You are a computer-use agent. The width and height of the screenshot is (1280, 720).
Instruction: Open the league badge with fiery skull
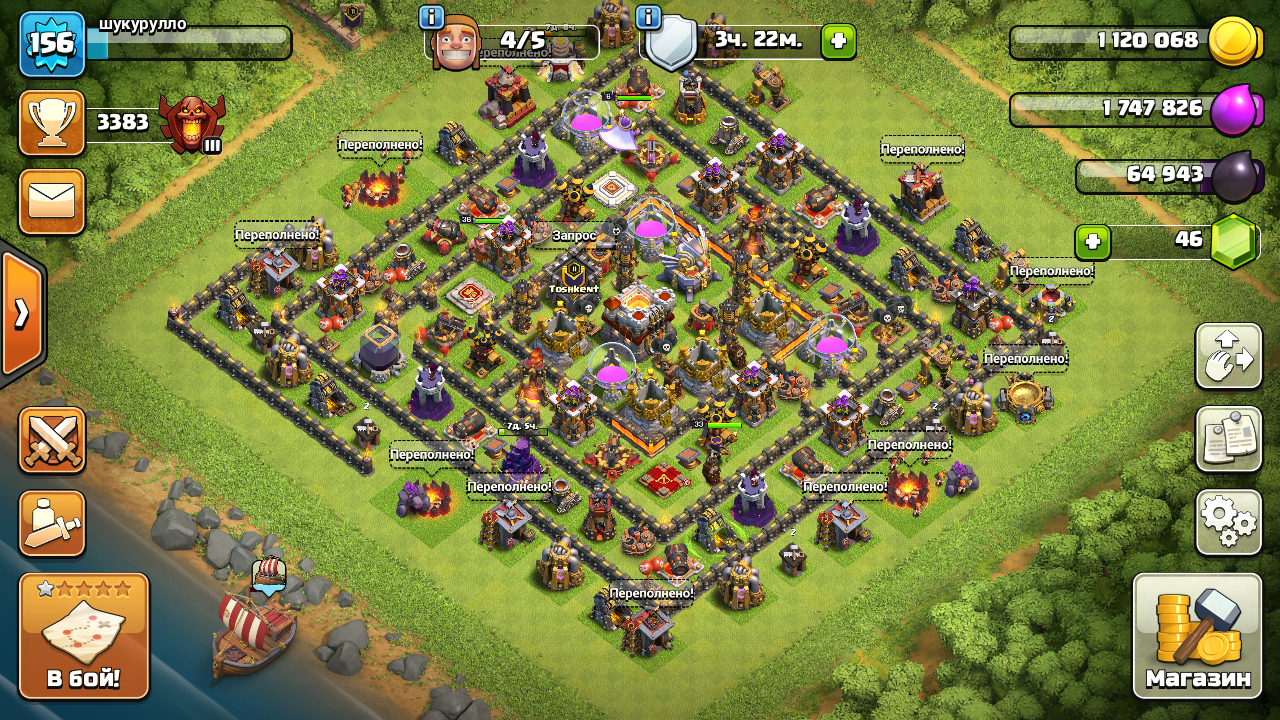coord(192,124)
